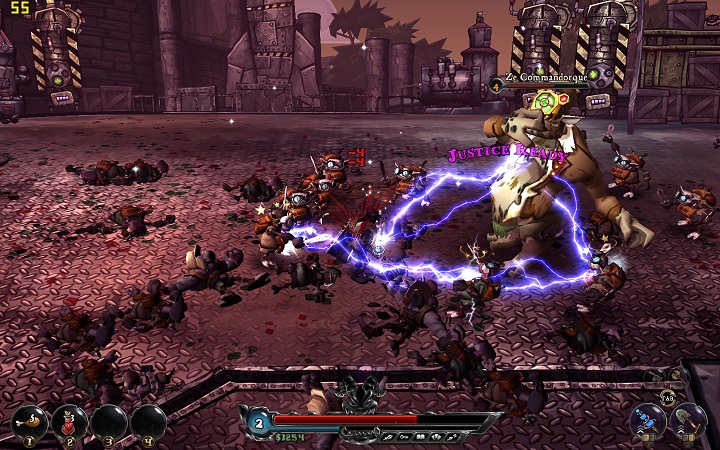Use the red health potion slot

click(69, 421)
